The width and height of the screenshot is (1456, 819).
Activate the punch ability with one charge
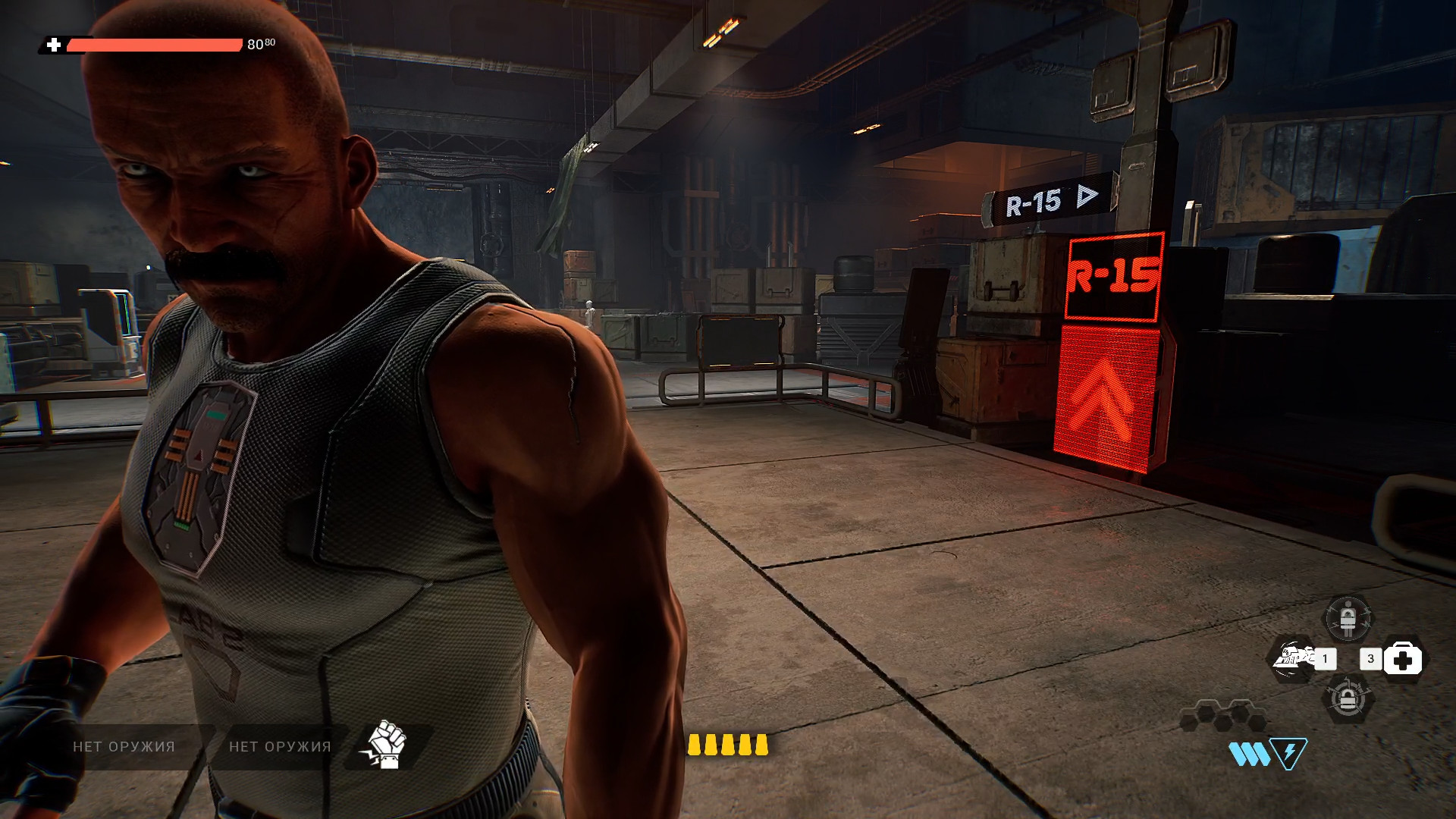(x=1295, y=658)
